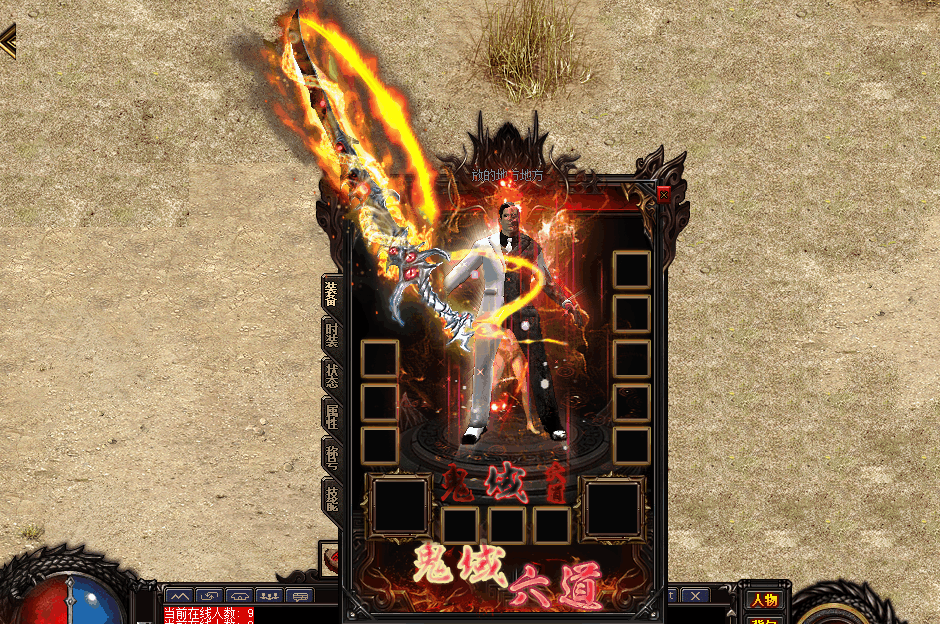The width and height of the screenshot is (940, 624).
Task: Click the X button on bottom bar
Action: 694,596
